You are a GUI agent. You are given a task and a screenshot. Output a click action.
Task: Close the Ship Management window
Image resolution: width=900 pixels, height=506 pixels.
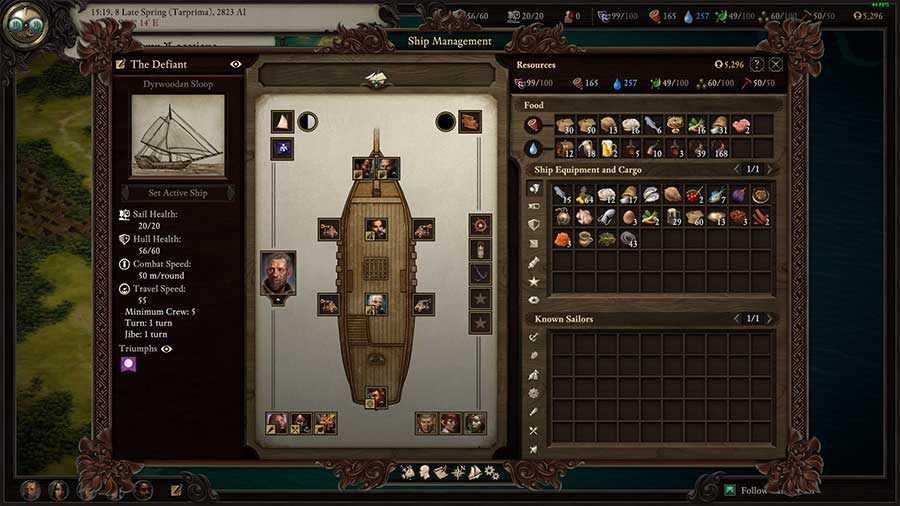coord(776,64)
